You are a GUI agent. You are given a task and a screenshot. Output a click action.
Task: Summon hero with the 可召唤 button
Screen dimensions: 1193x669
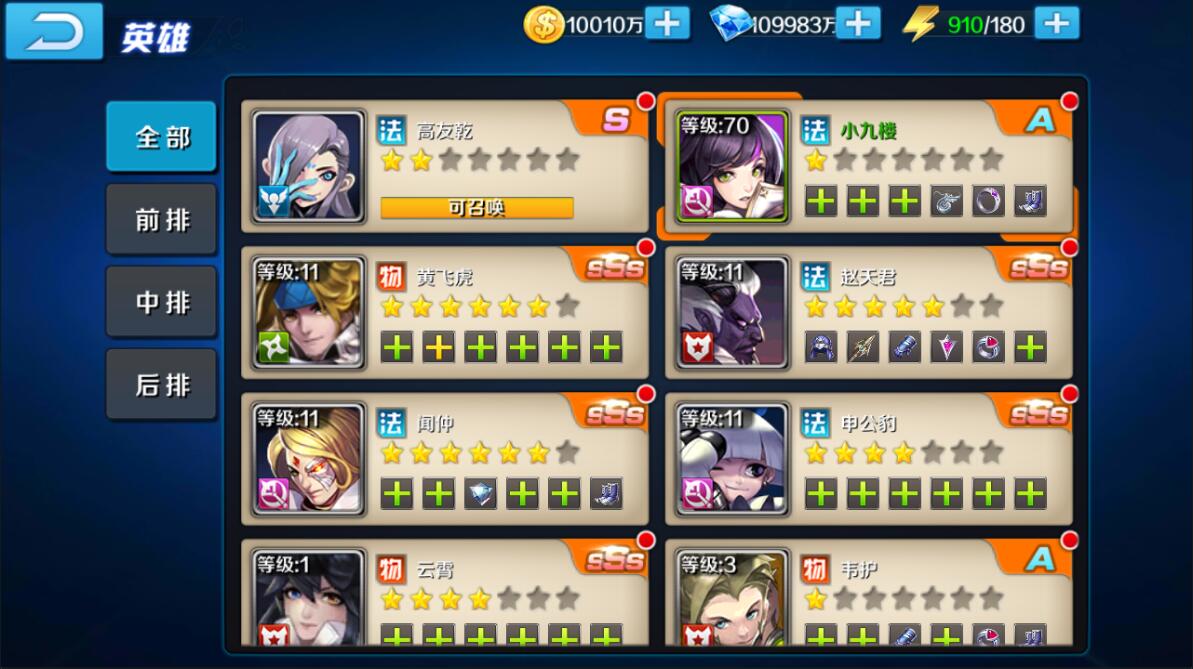(x=477, y=208)
